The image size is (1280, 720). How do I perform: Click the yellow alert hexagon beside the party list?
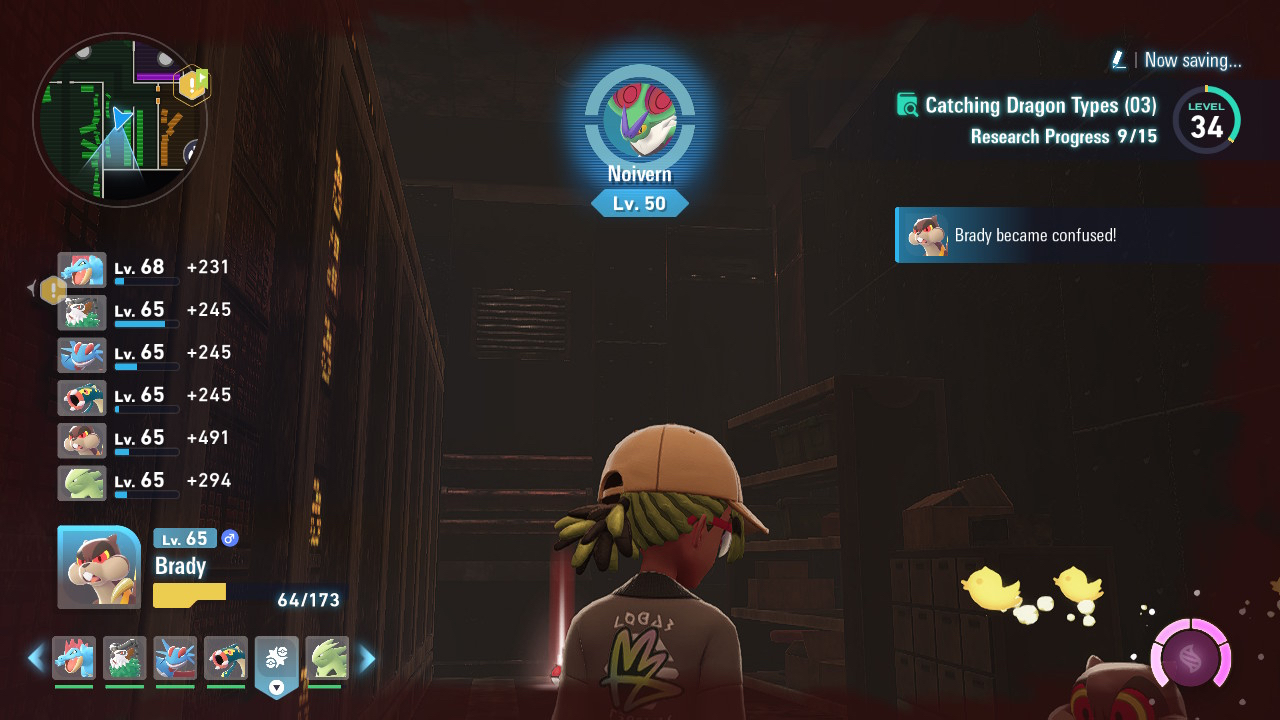coord(53,290)
